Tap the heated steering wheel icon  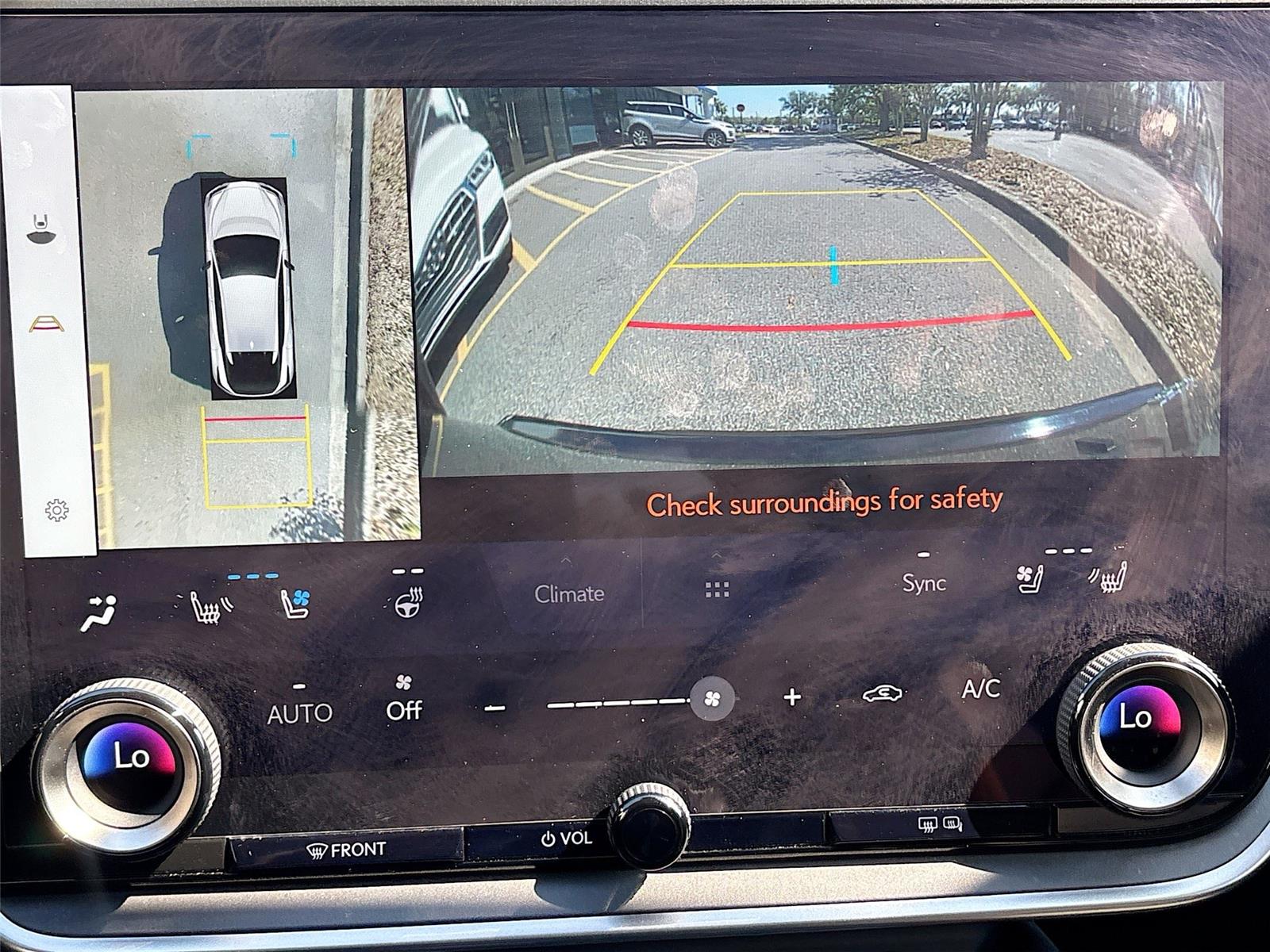click(x=406, y=605)
